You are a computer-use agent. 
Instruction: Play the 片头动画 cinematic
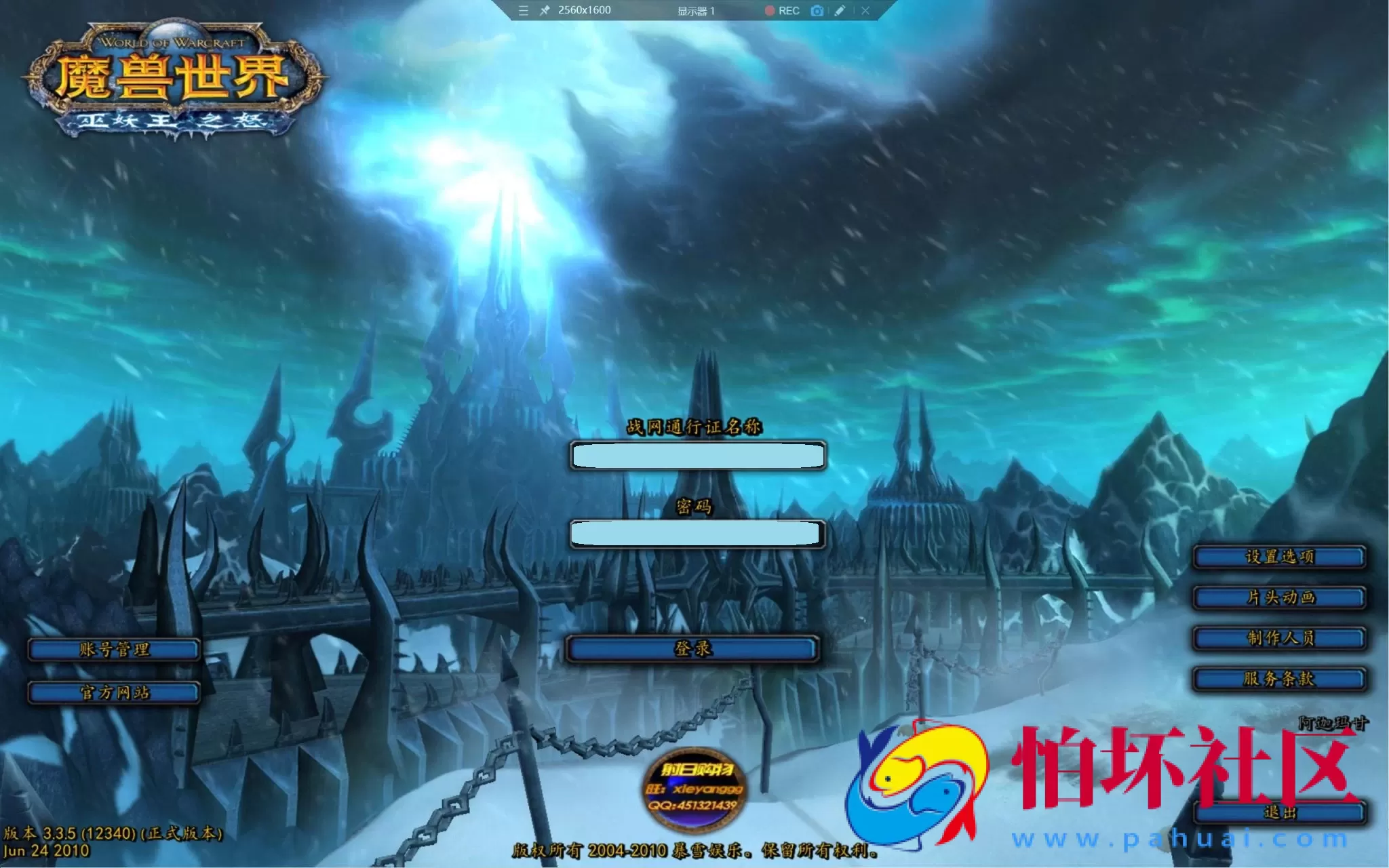(1278, 597)
